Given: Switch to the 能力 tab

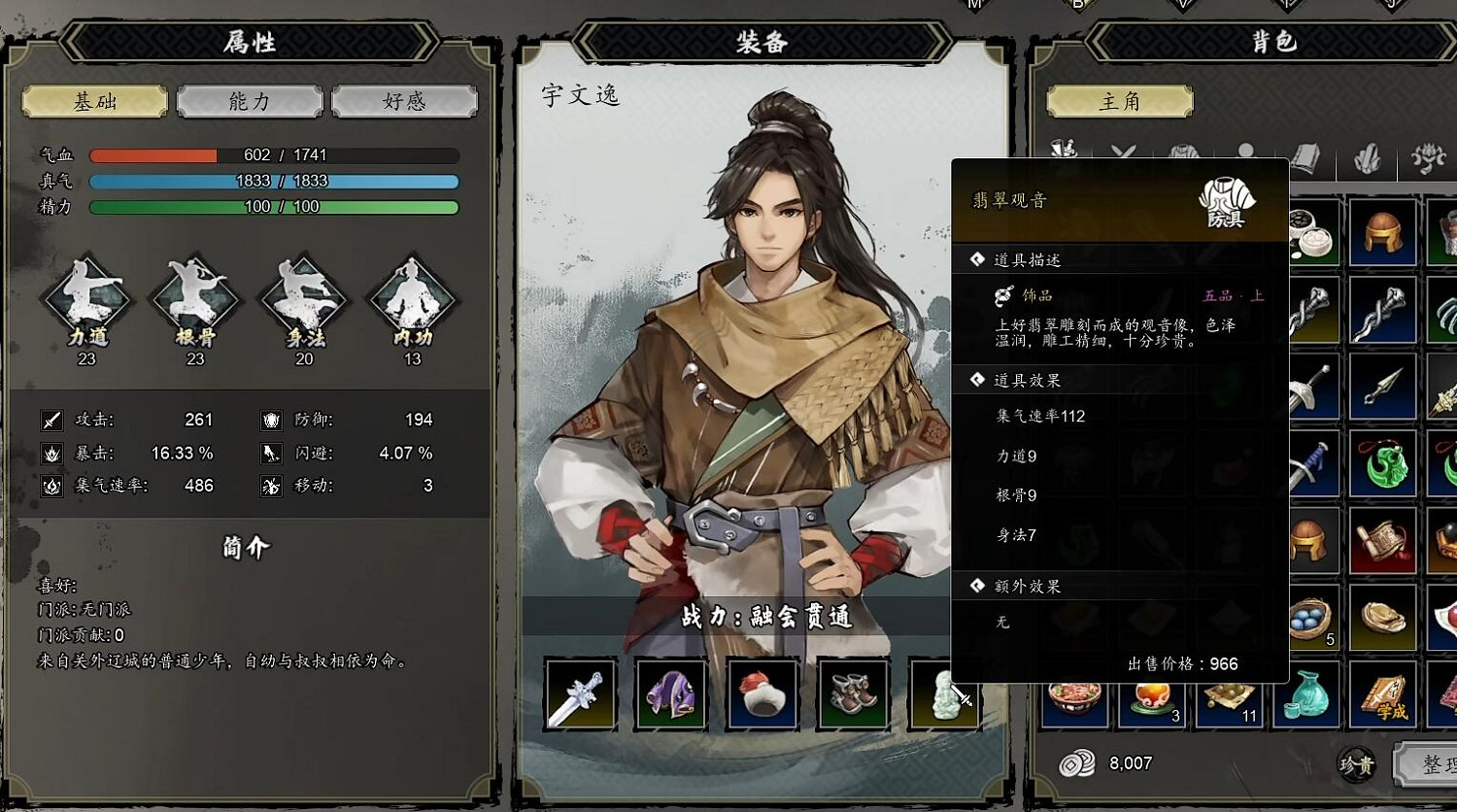Looking at the screenshot, I should coord(249,101).
